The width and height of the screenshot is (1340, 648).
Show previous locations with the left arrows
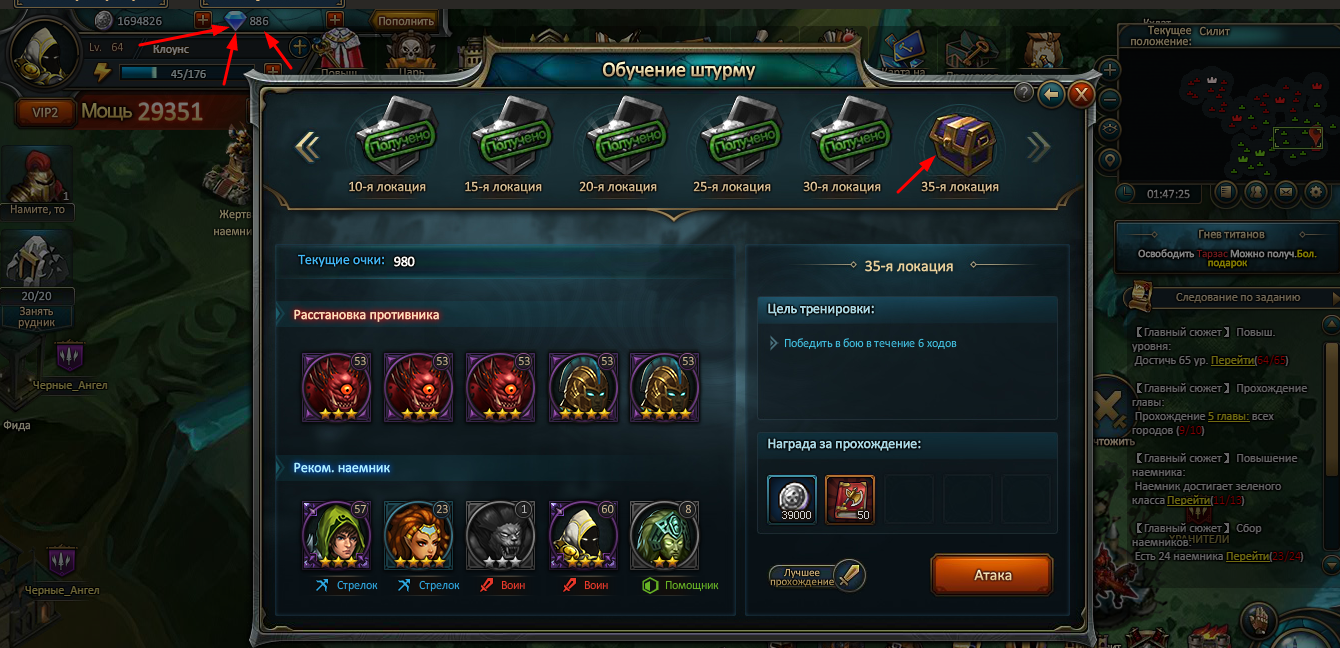click(x=307, y=147)
